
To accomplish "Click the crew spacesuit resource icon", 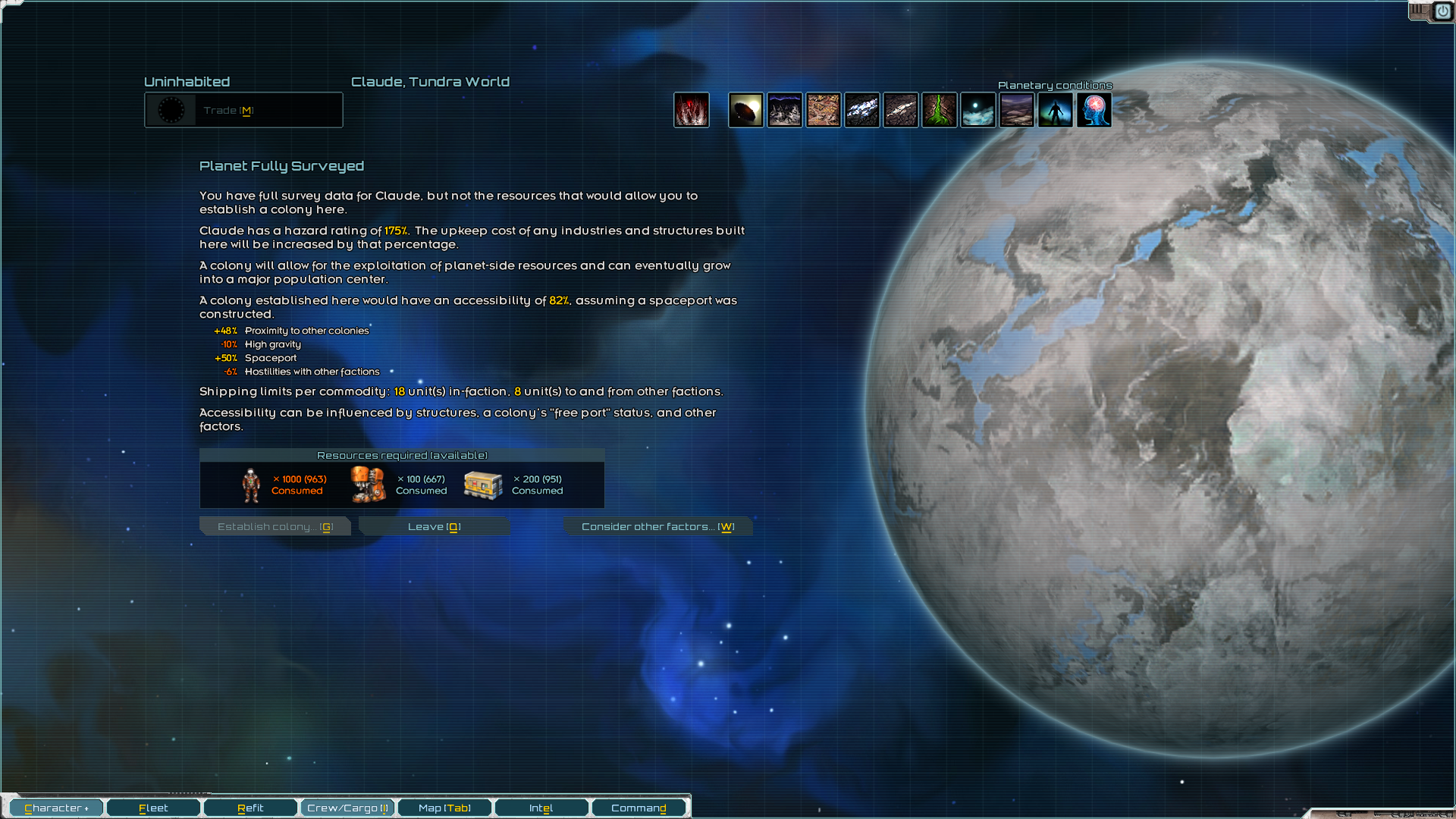I will [251, 485].
